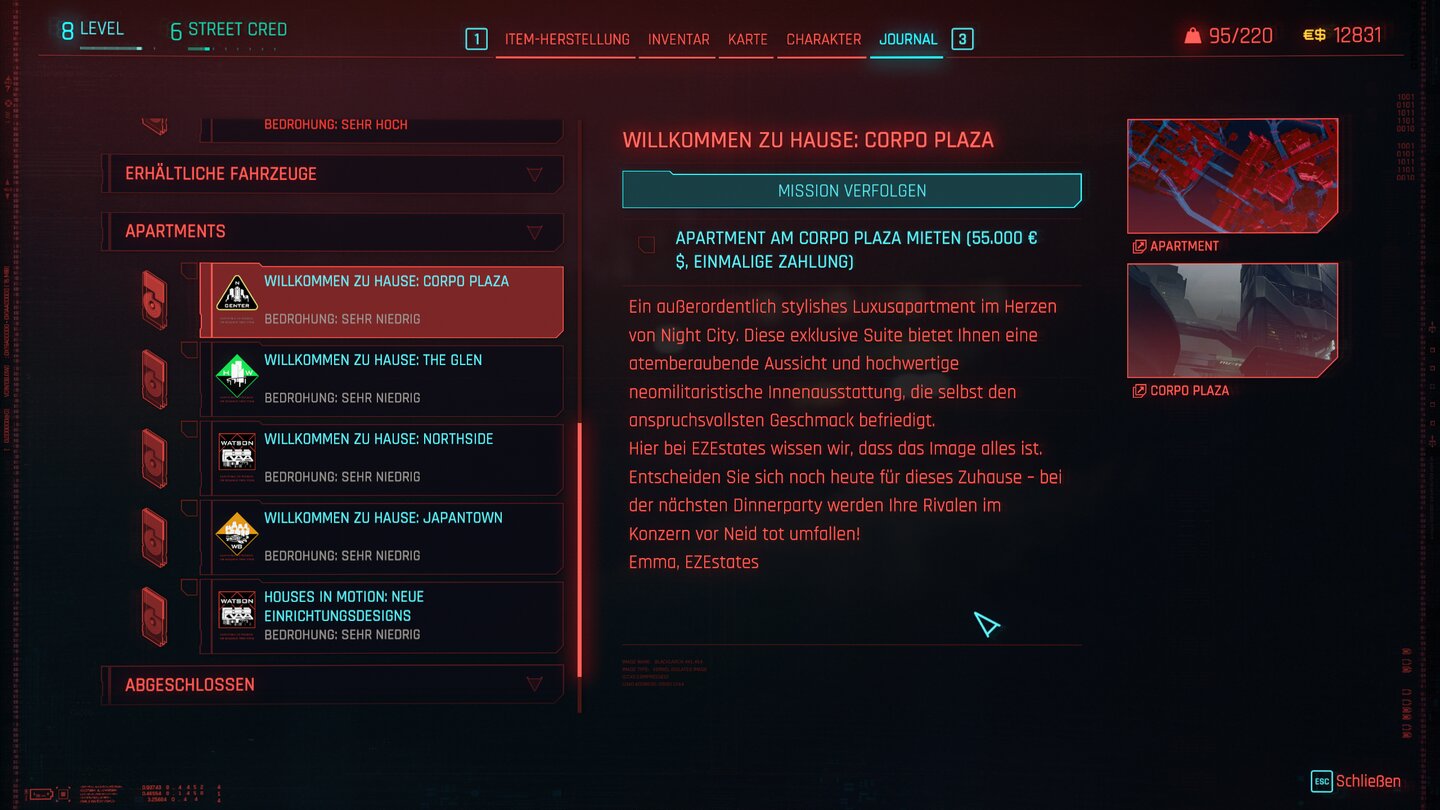Image resolution: width=1440 pixels, height=810 pixels.
Task: Click the shard icon next to The Glen
Action: pyautogui.click(x=155, y=378)
